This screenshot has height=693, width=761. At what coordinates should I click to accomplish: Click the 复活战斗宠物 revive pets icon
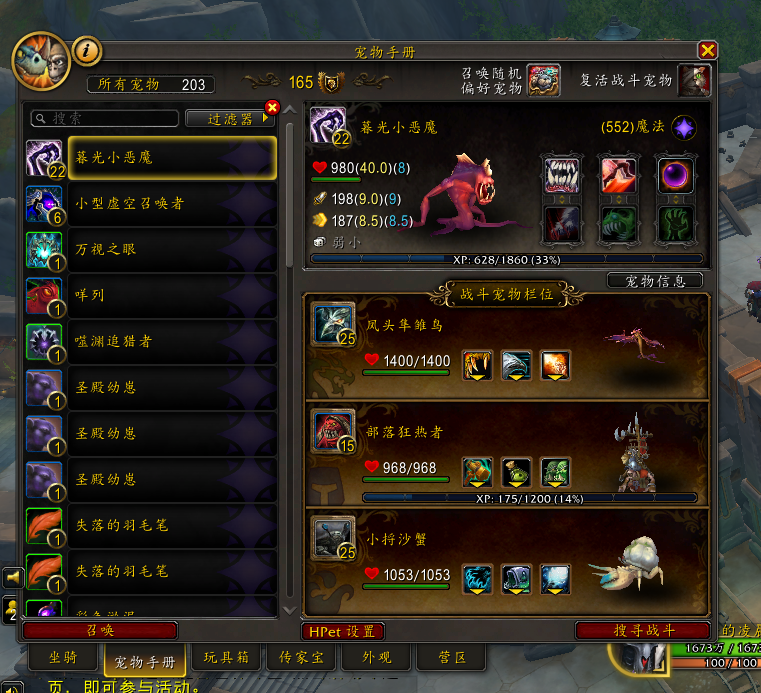(x=694, y=80)
